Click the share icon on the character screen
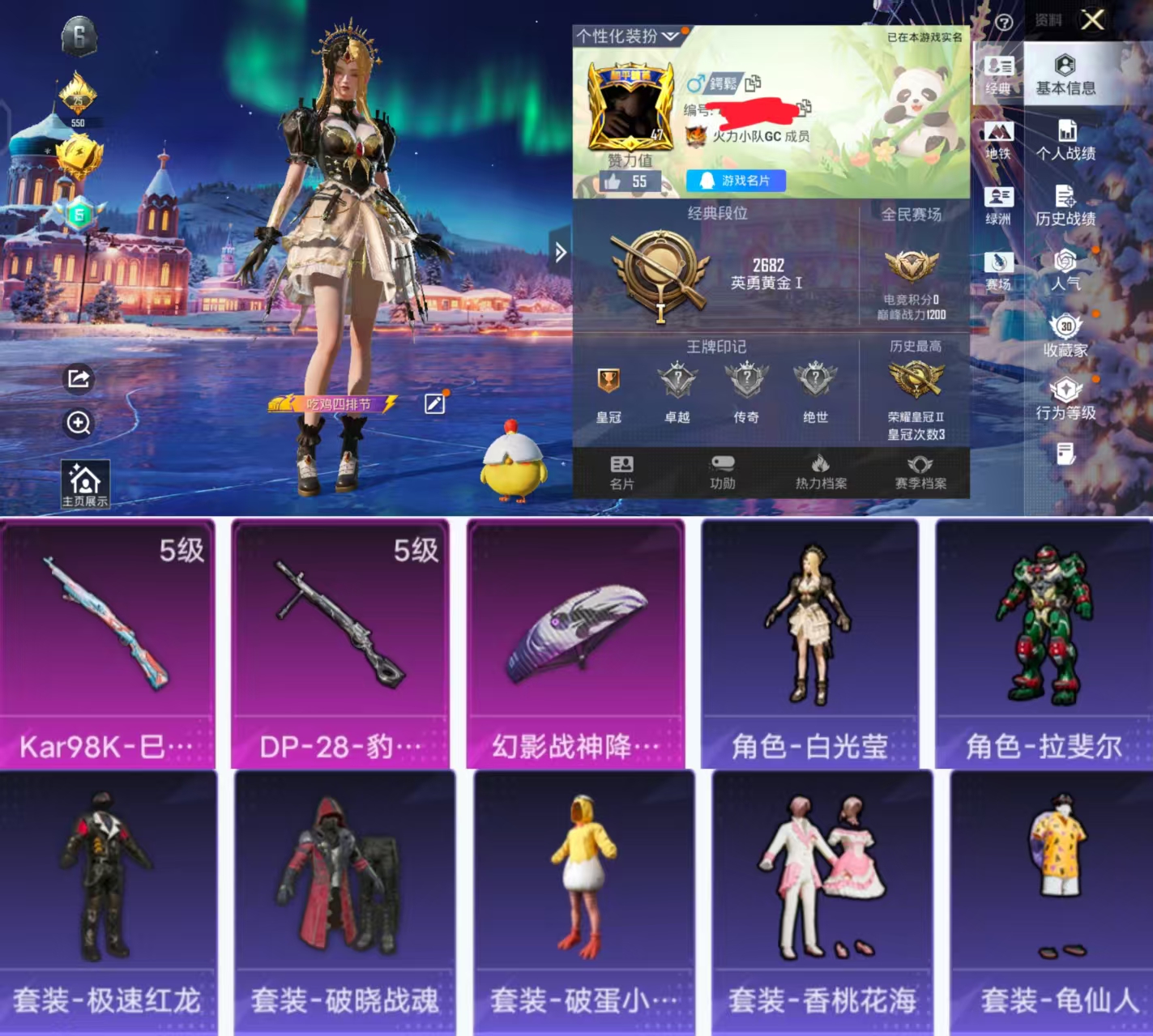Image resolution: width=1153 pixels, height=1036 pixels. pos(77,378)
